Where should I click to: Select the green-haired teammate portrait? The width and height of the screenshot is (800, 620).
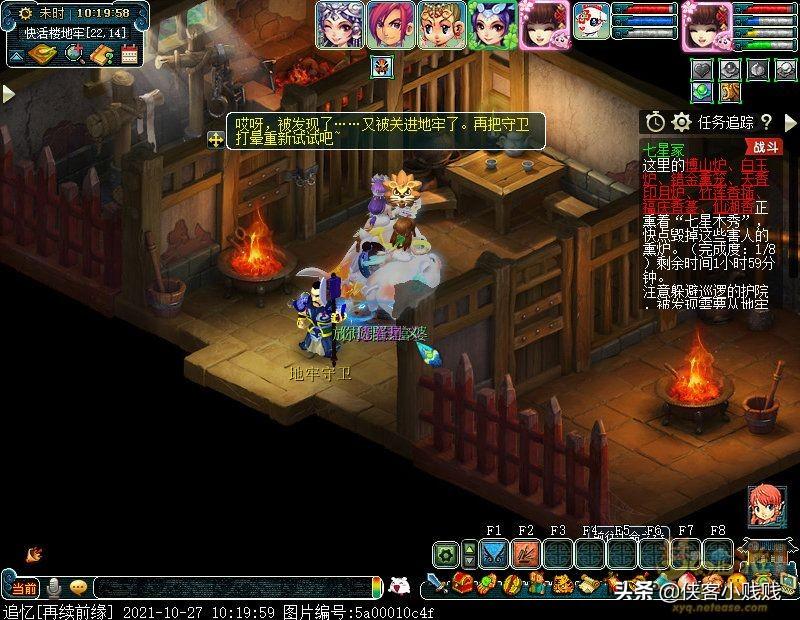click(x=493, y=25)
